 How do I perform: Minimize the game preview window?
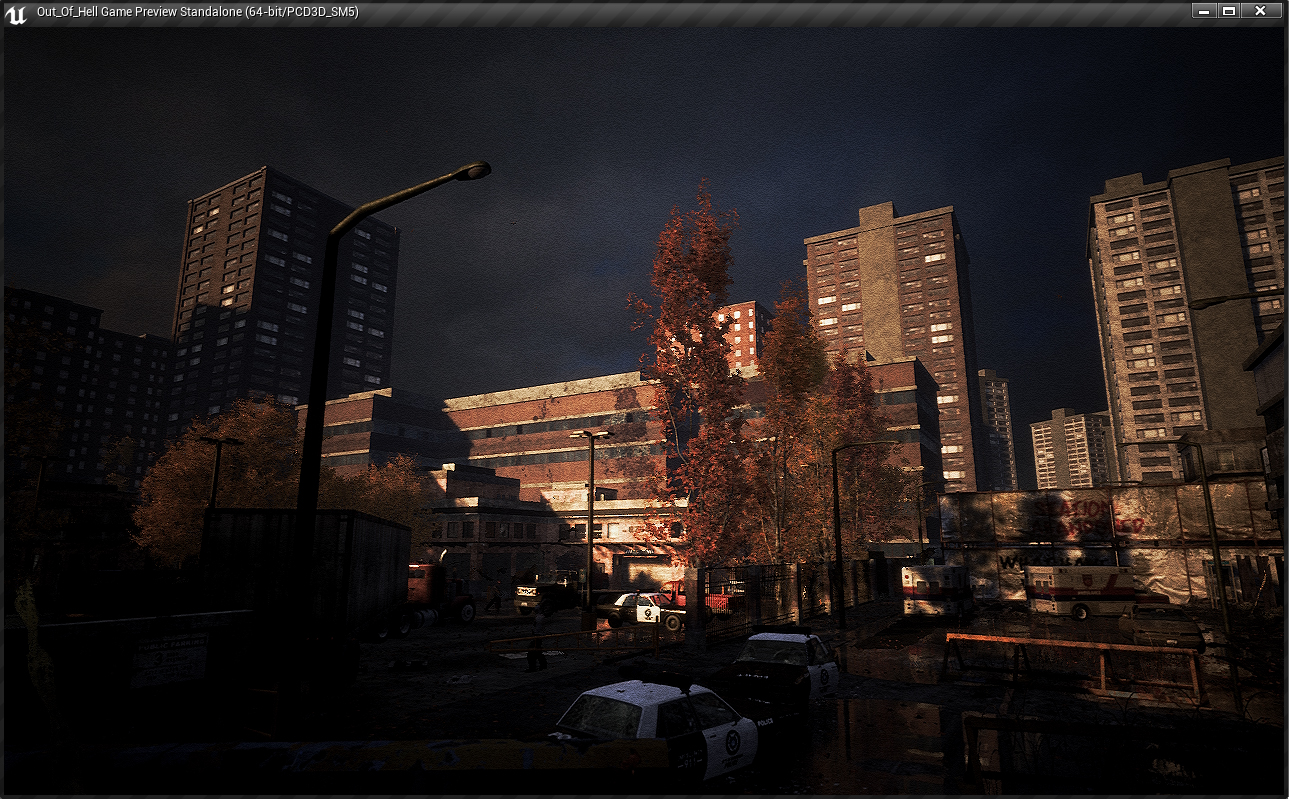click(x=1204, y=11)
